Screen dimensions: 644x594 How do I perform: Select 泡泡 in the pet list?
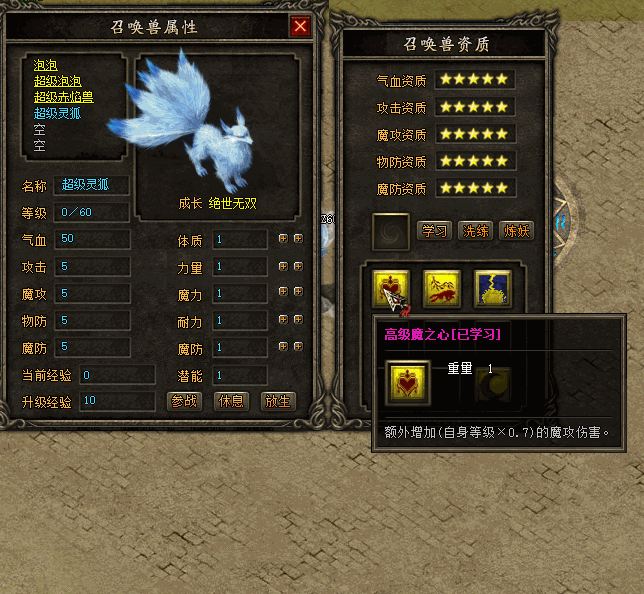coord(45,66)
